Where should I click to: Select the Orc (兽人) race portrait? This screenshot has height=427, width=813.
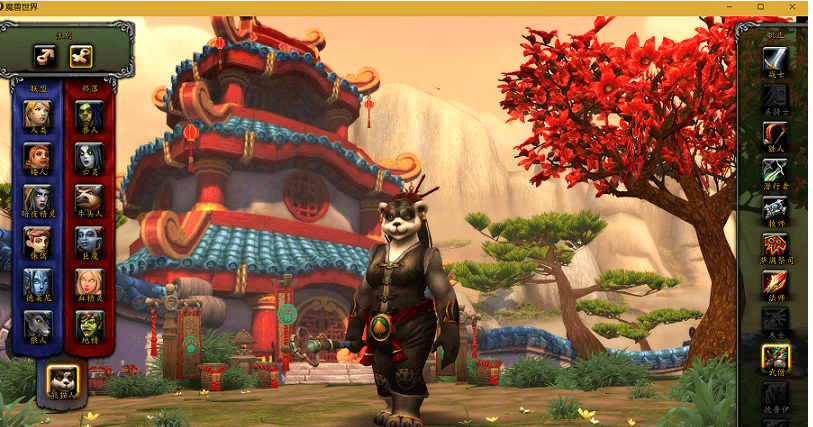[89, 114]
